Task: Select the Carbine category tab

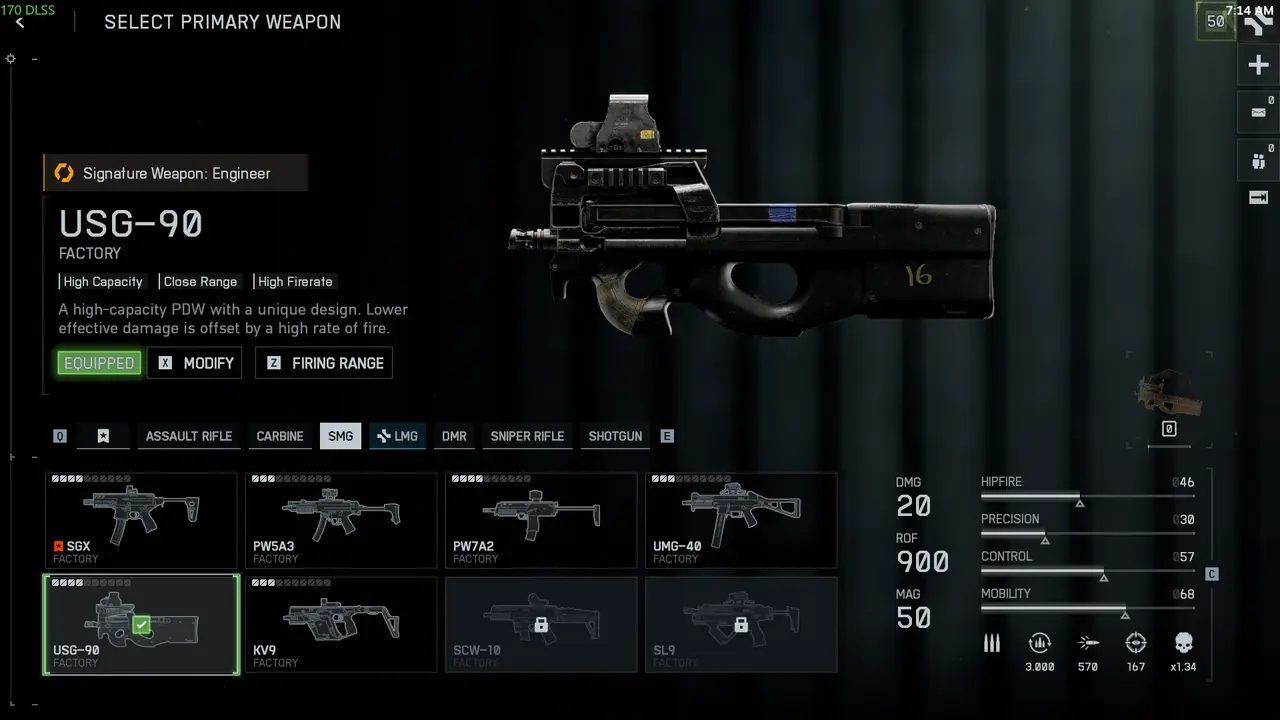Action: [x=280, y=436]
